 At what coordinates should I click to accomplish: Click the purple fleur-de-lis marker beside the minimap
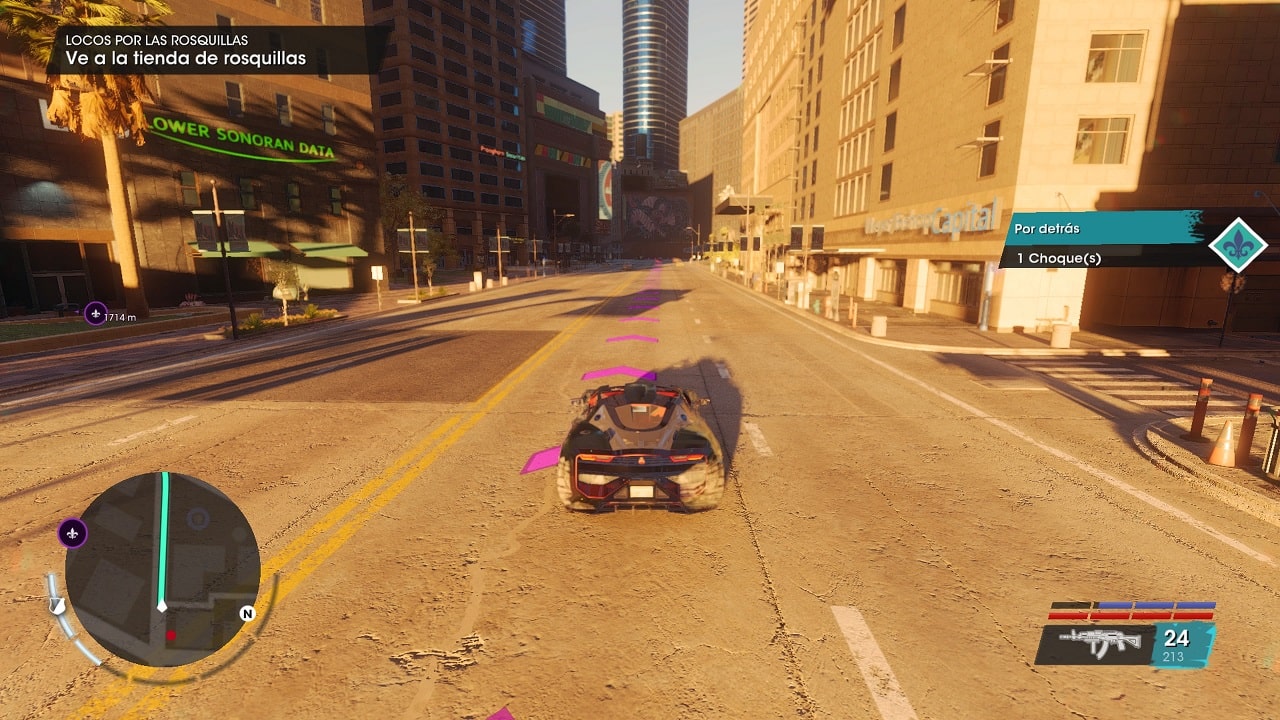[72, 534]
